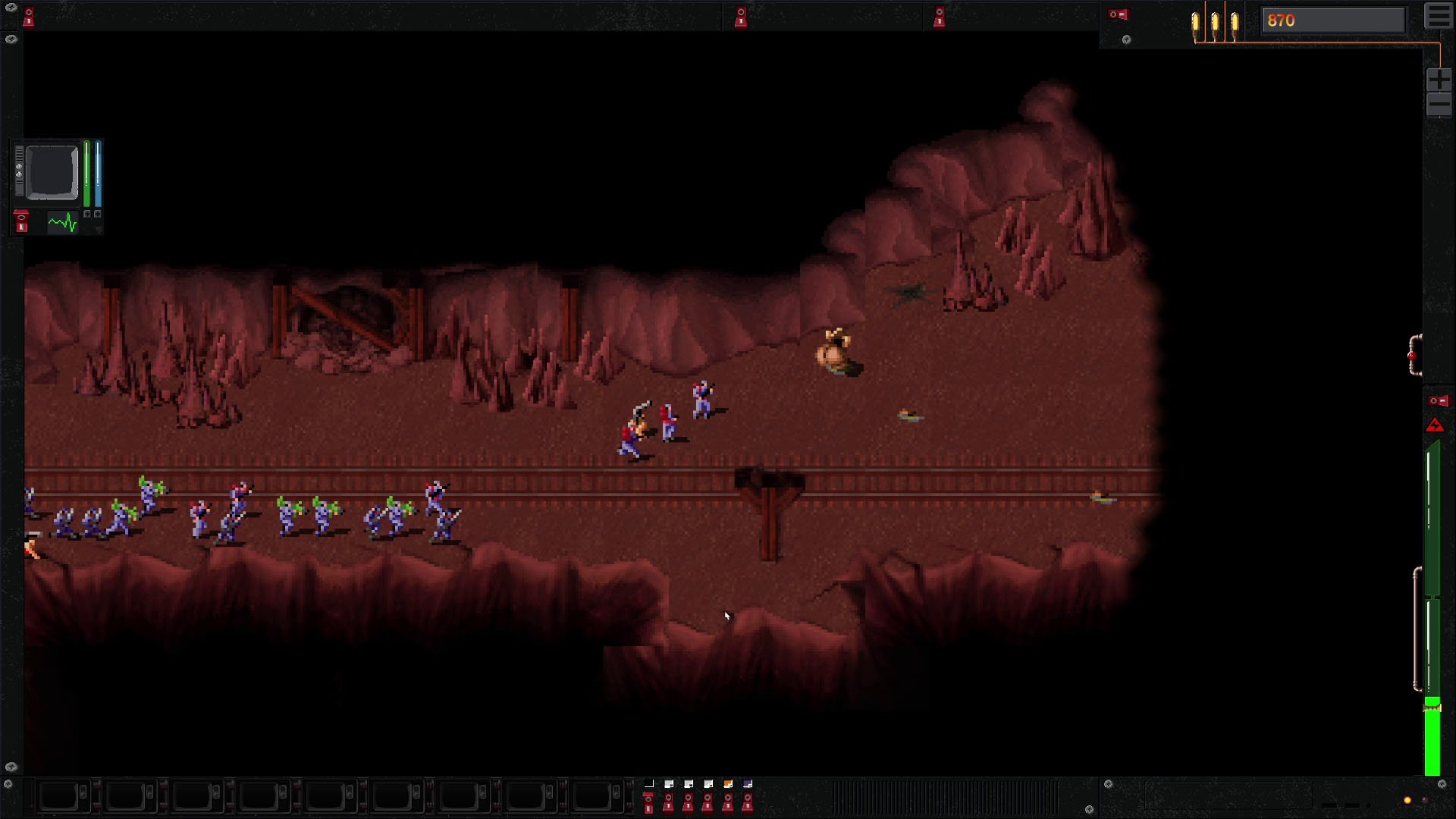Toggle the red switch under the portrait

pos(21,221)
